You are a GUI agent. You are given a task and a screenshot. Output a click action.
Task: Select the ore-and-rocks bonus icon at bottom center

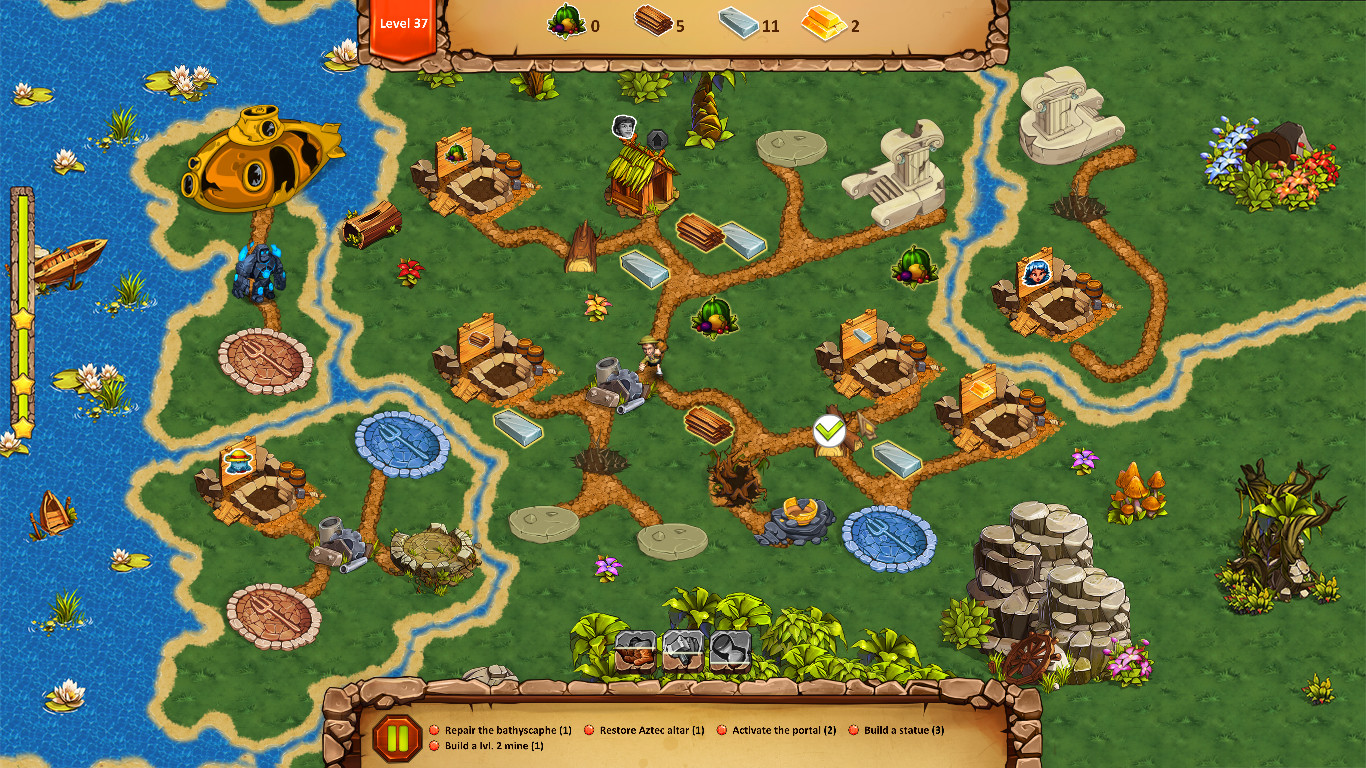click(634, 650)
